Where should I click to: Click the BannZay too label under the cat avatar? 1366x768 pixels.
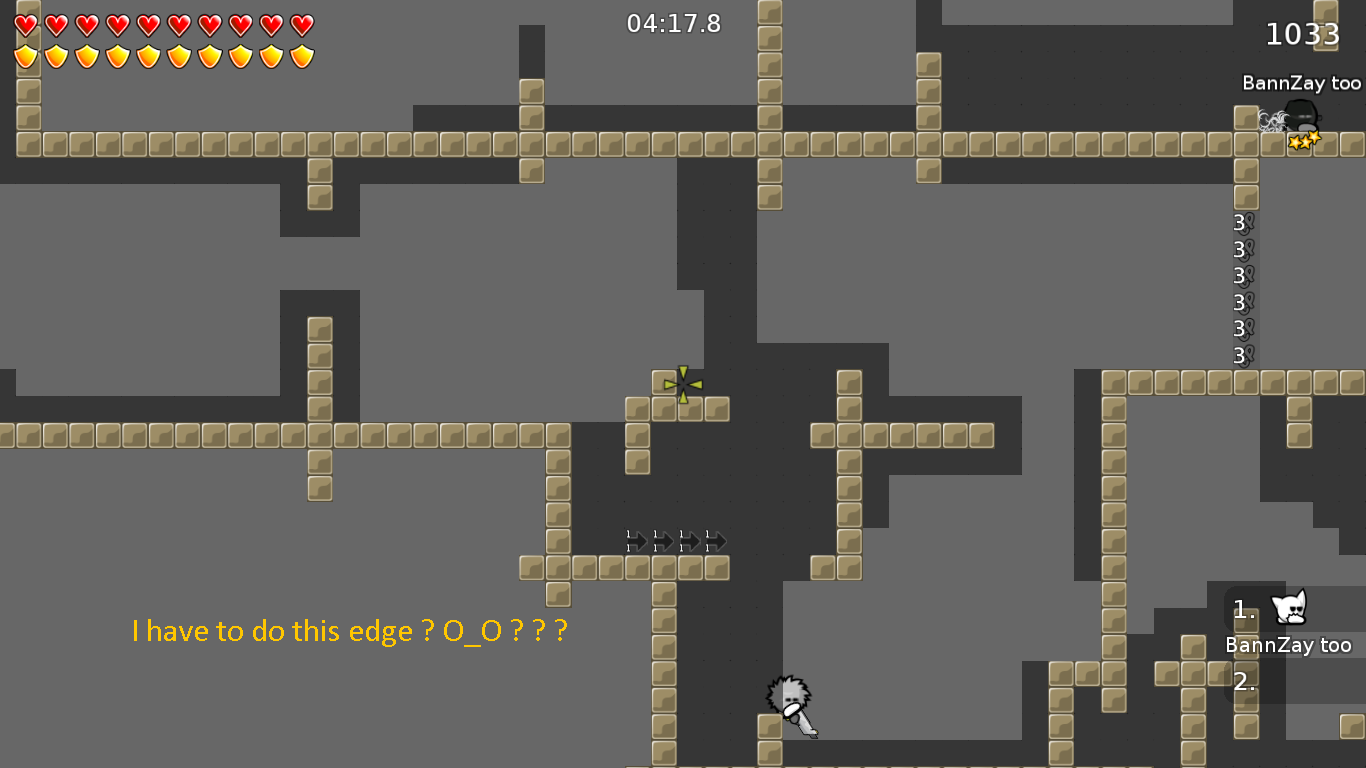click(1290, 645)
